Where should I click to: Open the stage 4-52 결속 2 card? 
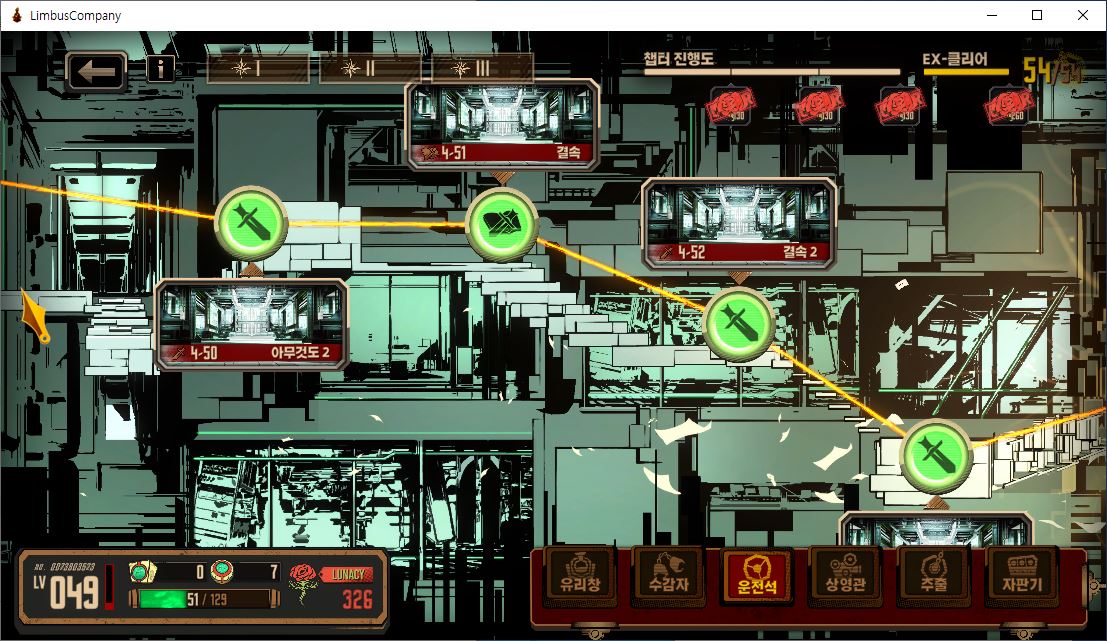click(x=740, y=225)
